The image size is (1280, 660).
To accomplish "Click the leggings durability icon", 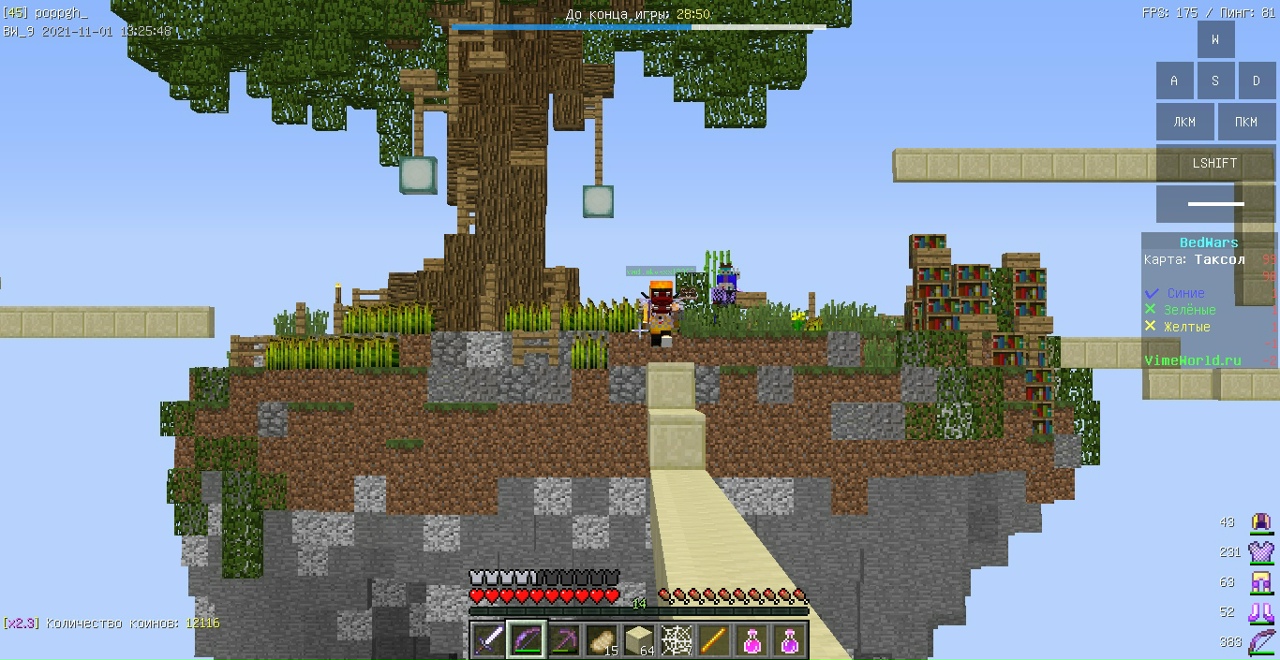I will (1261, 582).
